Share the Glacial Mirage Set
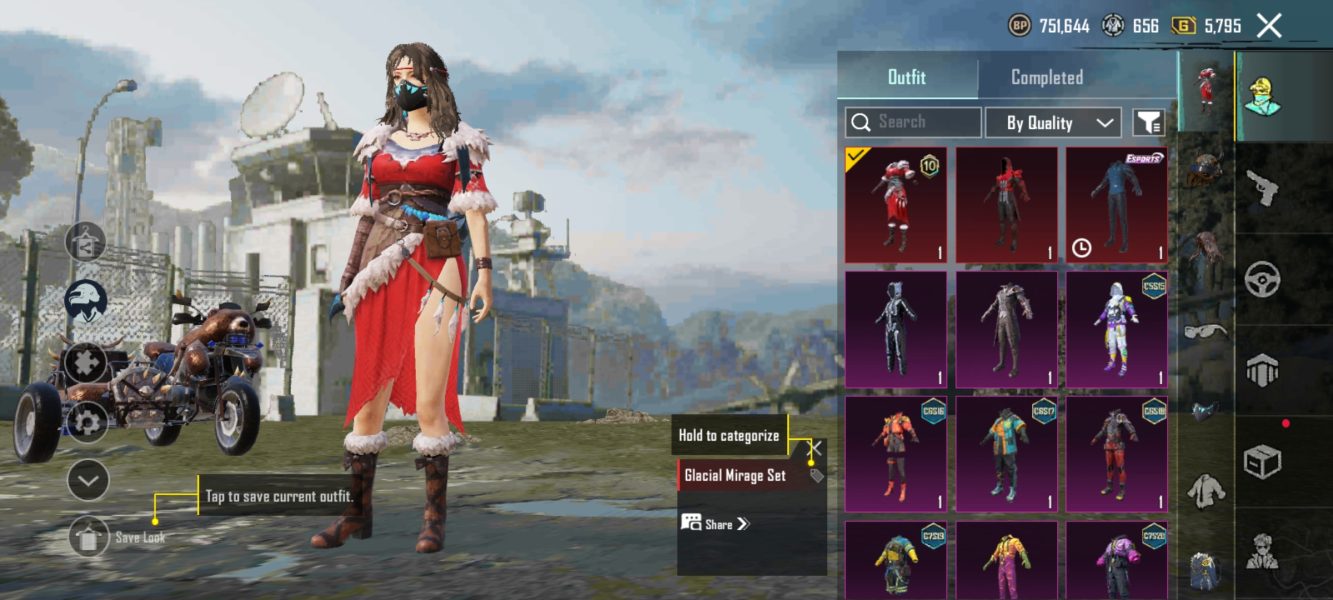This screenshot has height=600, width=1333. pos(714,523)
